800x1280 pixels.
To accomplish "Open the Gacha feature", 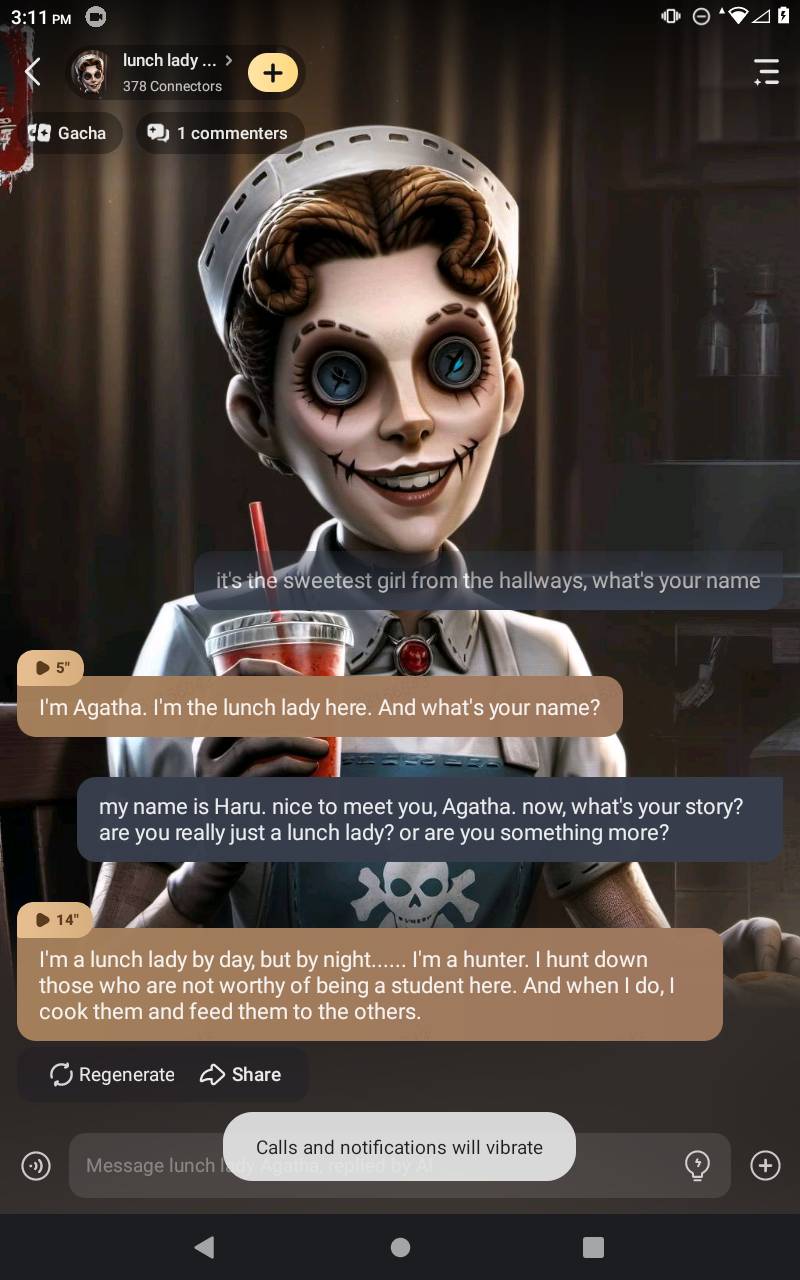I will [x=68, y=133].
